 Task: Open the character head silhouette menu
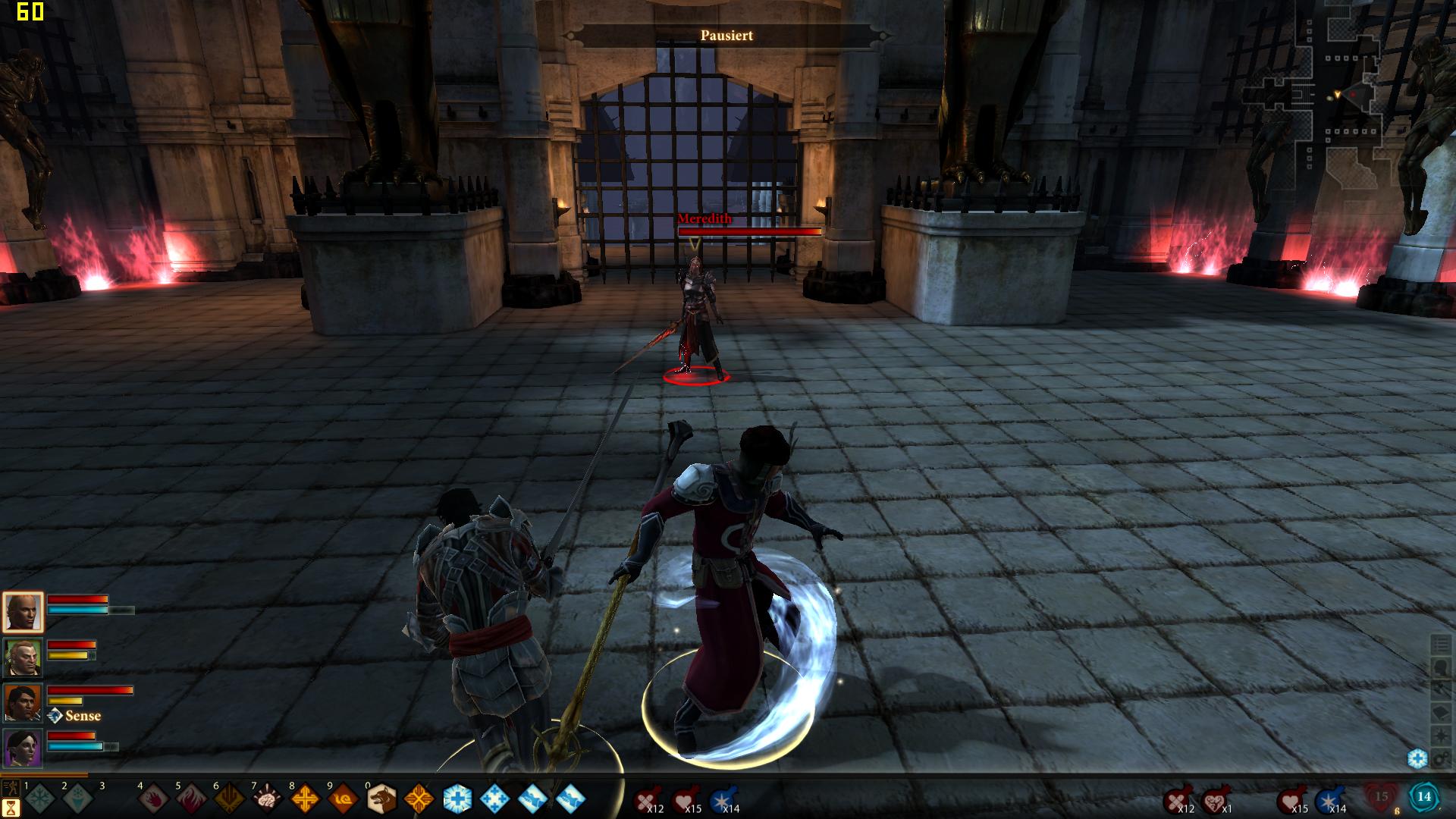1440,668
